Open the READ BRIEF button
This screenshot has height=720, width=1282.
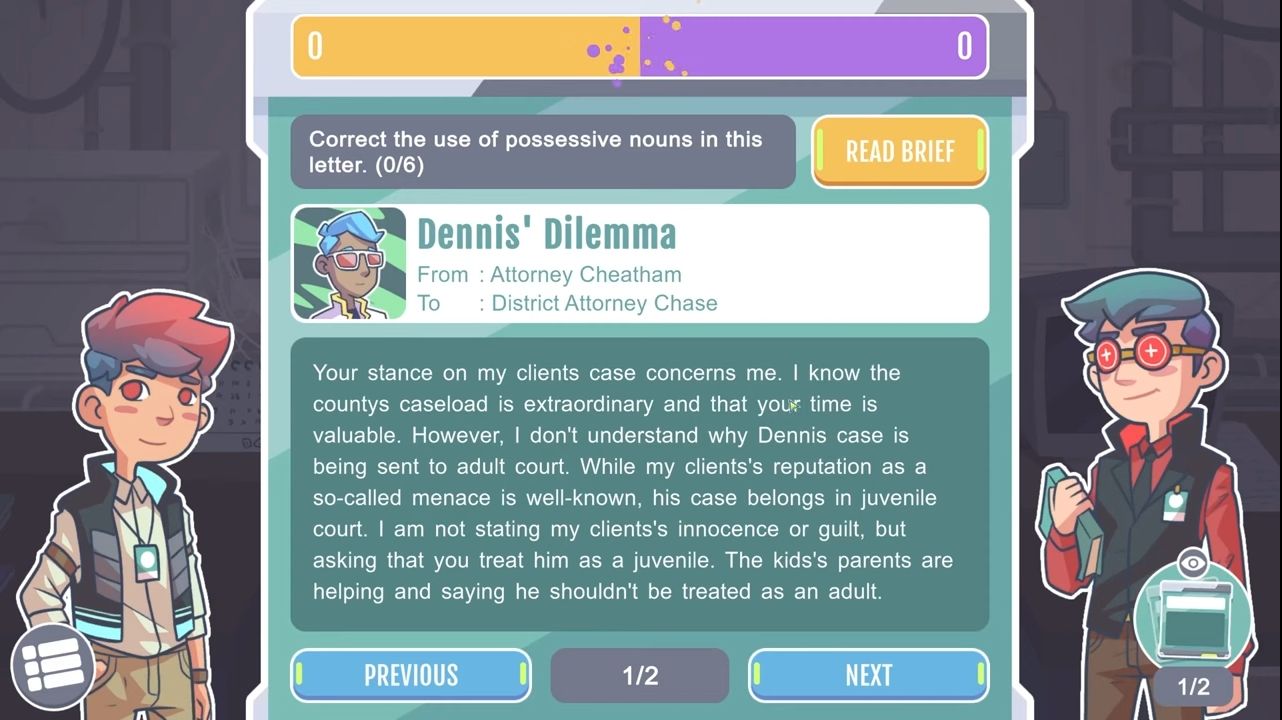tap(899, 151)
